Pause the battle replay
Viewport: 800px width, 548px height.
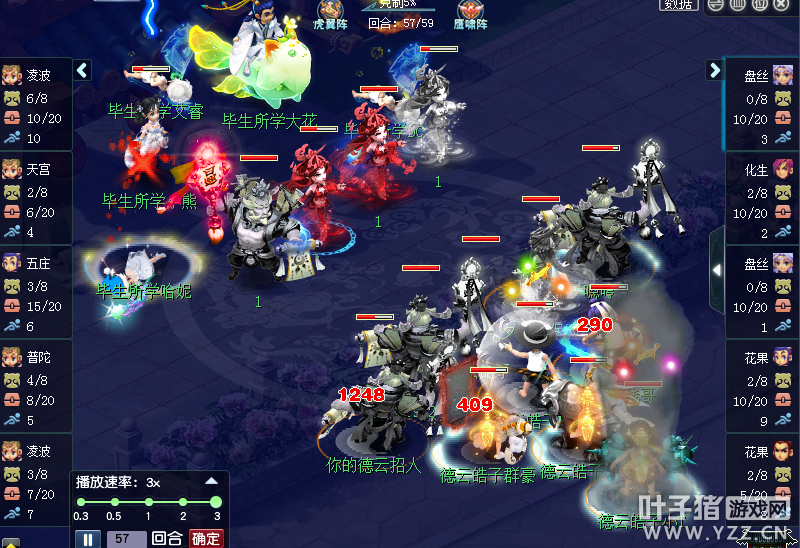pyautogui.click(x=89, y=539)
